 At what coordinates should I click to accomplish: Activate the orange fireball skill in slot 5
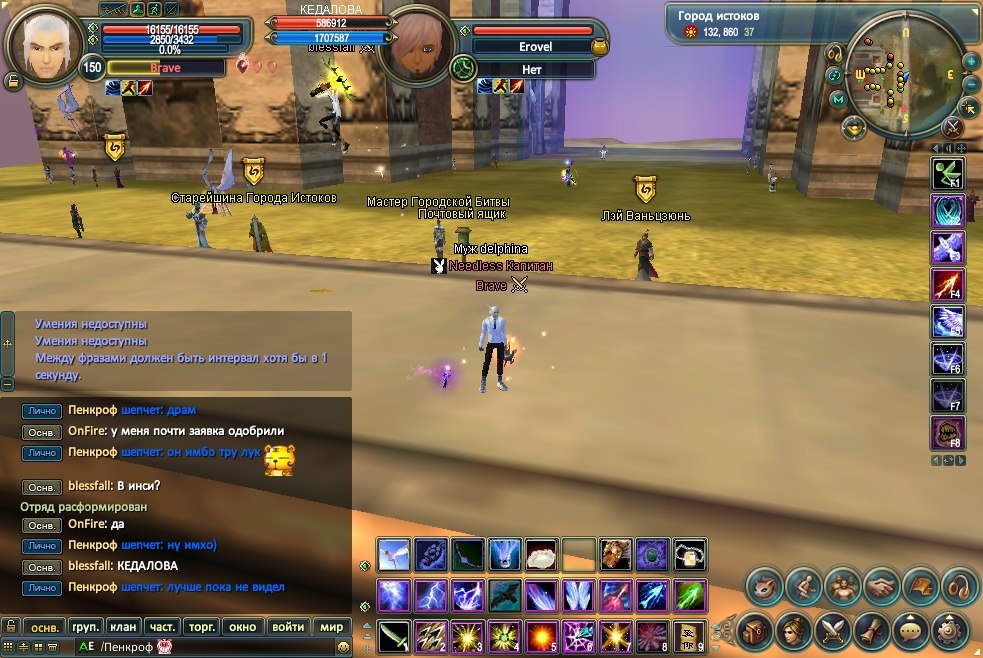coord(542,634)
